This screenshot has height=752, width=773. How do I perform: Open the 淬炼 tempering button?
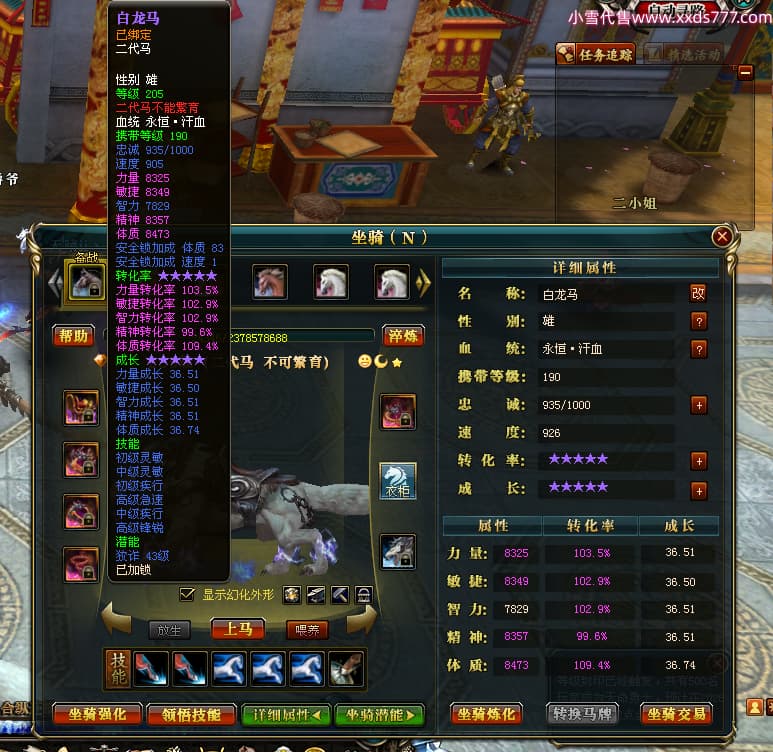click(x=405, y=336)
